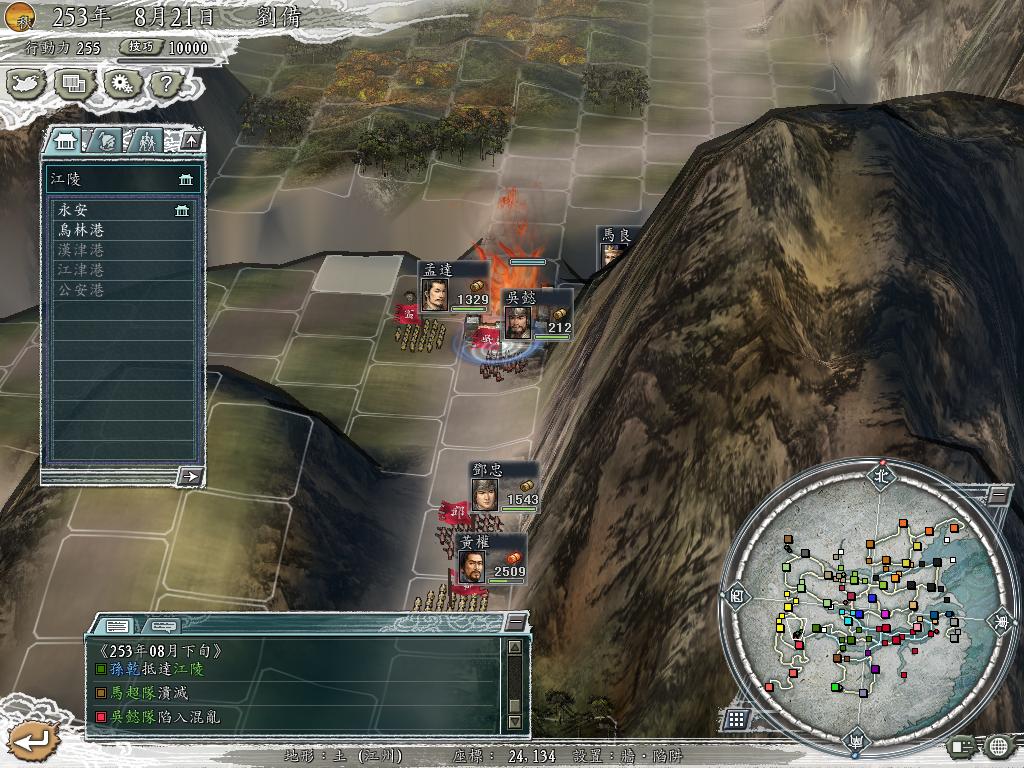This screenshot has width=1024, height=768.
Task: Open the globe icon in bottom corner
Action: [x=998, y=745]
